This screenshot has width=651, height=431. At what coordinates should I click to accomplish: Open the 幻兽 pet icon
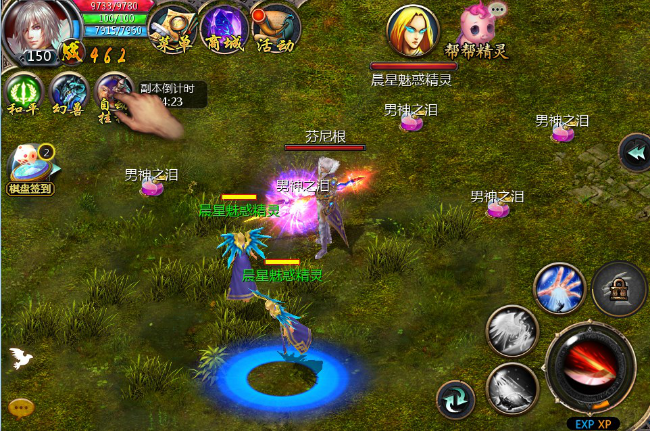[69, 94]
